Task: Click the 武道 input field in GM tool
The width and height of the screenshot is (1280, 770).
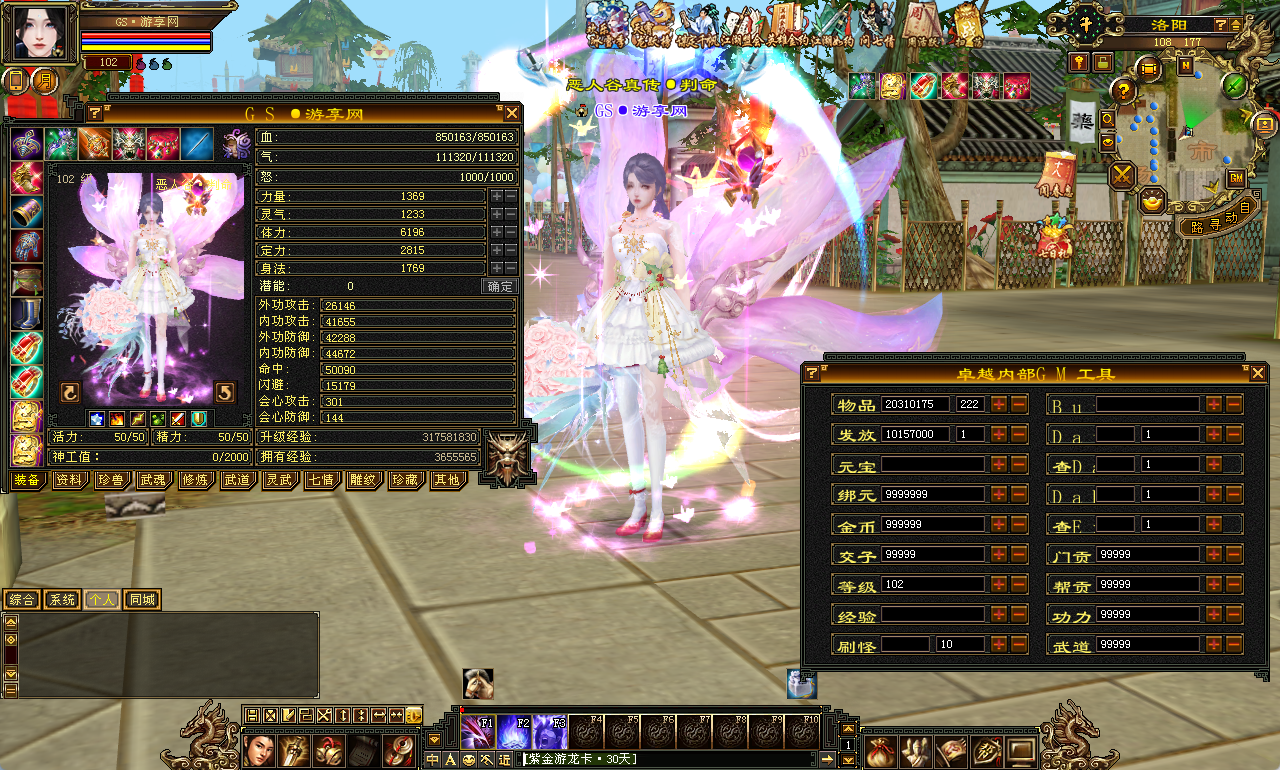Action: coord(1147,646)
